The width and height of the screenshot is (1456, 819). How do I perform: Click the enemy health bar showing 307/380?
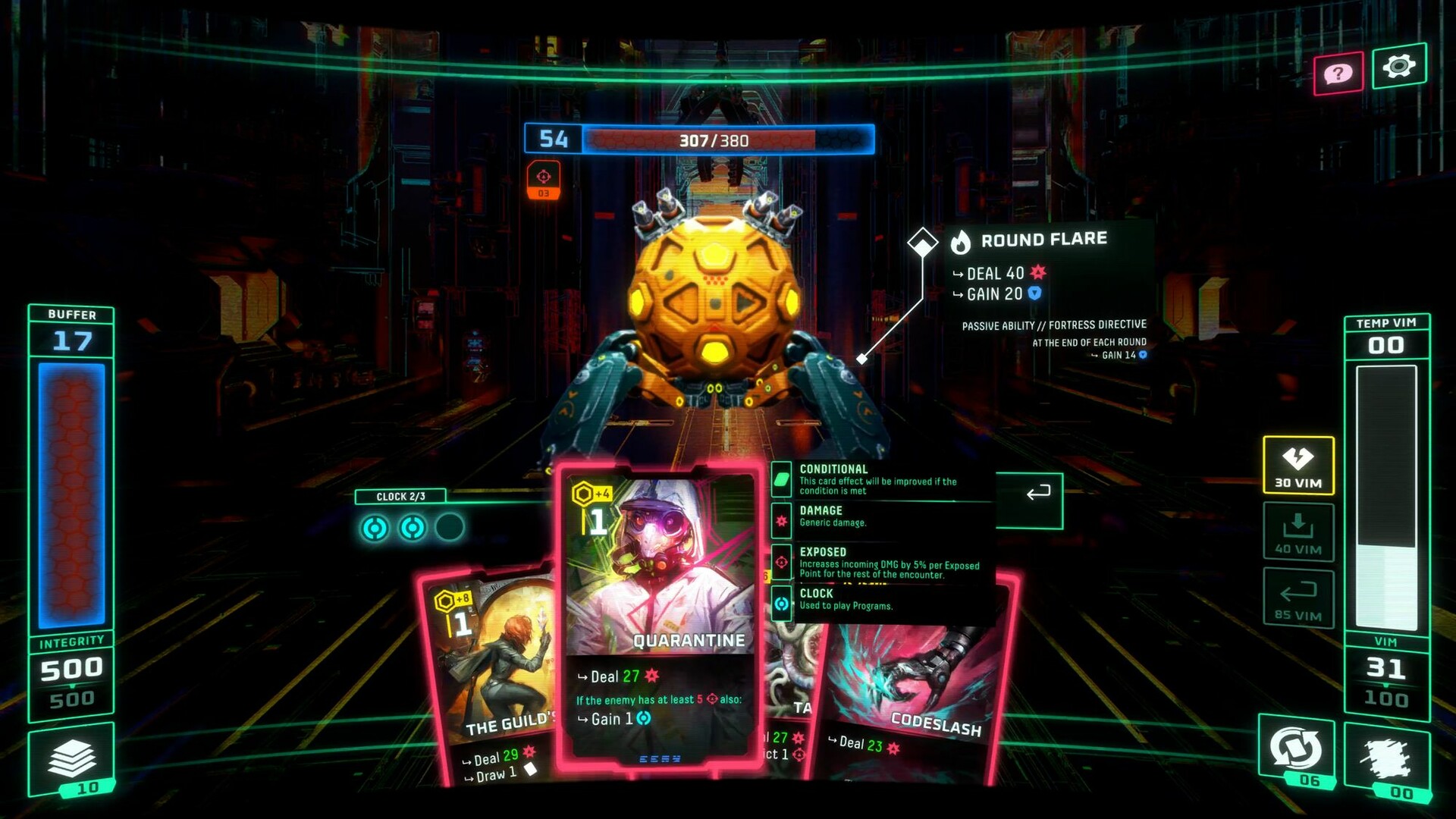(x=711, y=140)
